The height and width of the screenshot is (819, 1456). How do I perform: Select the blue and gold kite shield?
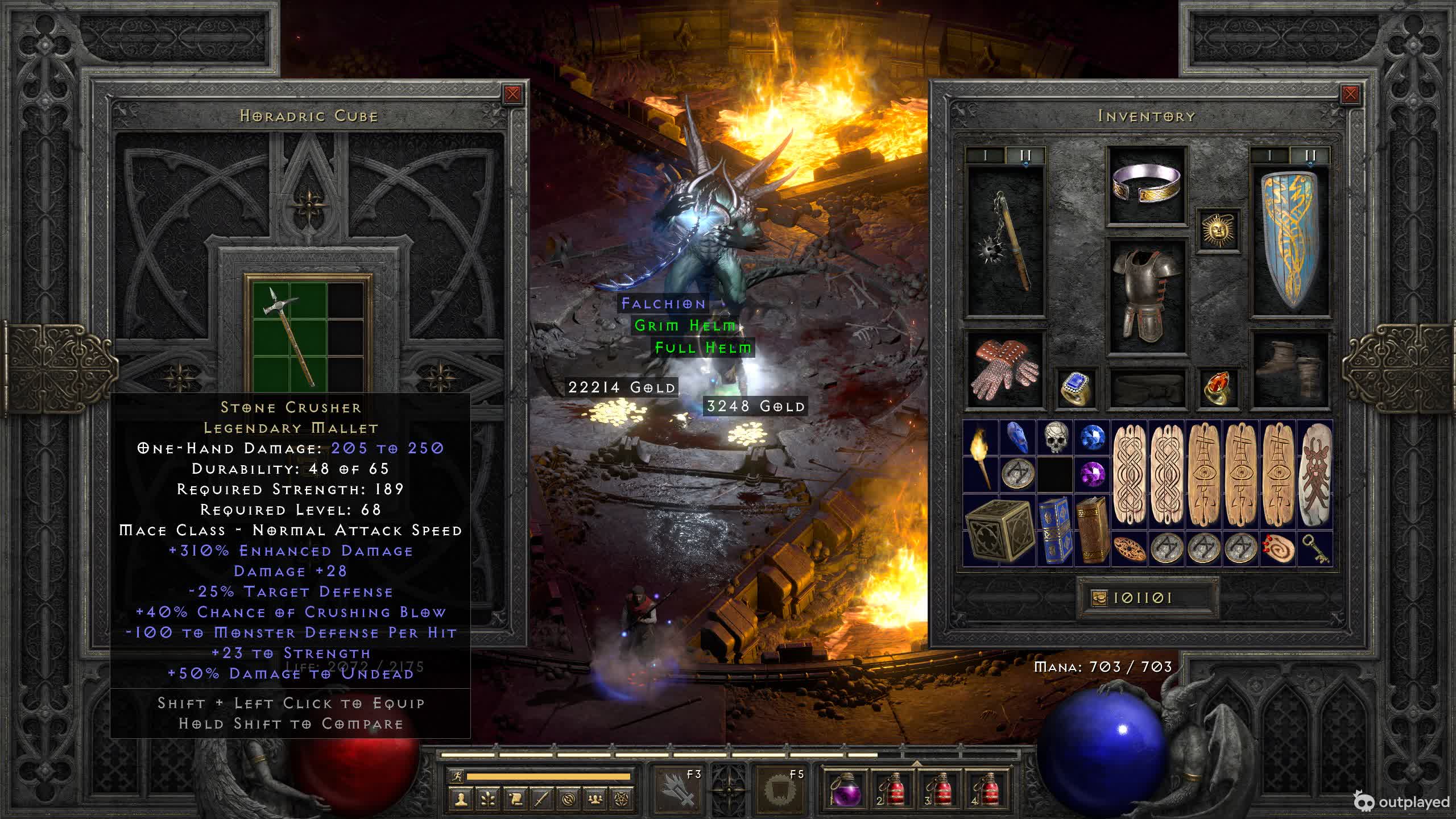[x=1290, y=242]
